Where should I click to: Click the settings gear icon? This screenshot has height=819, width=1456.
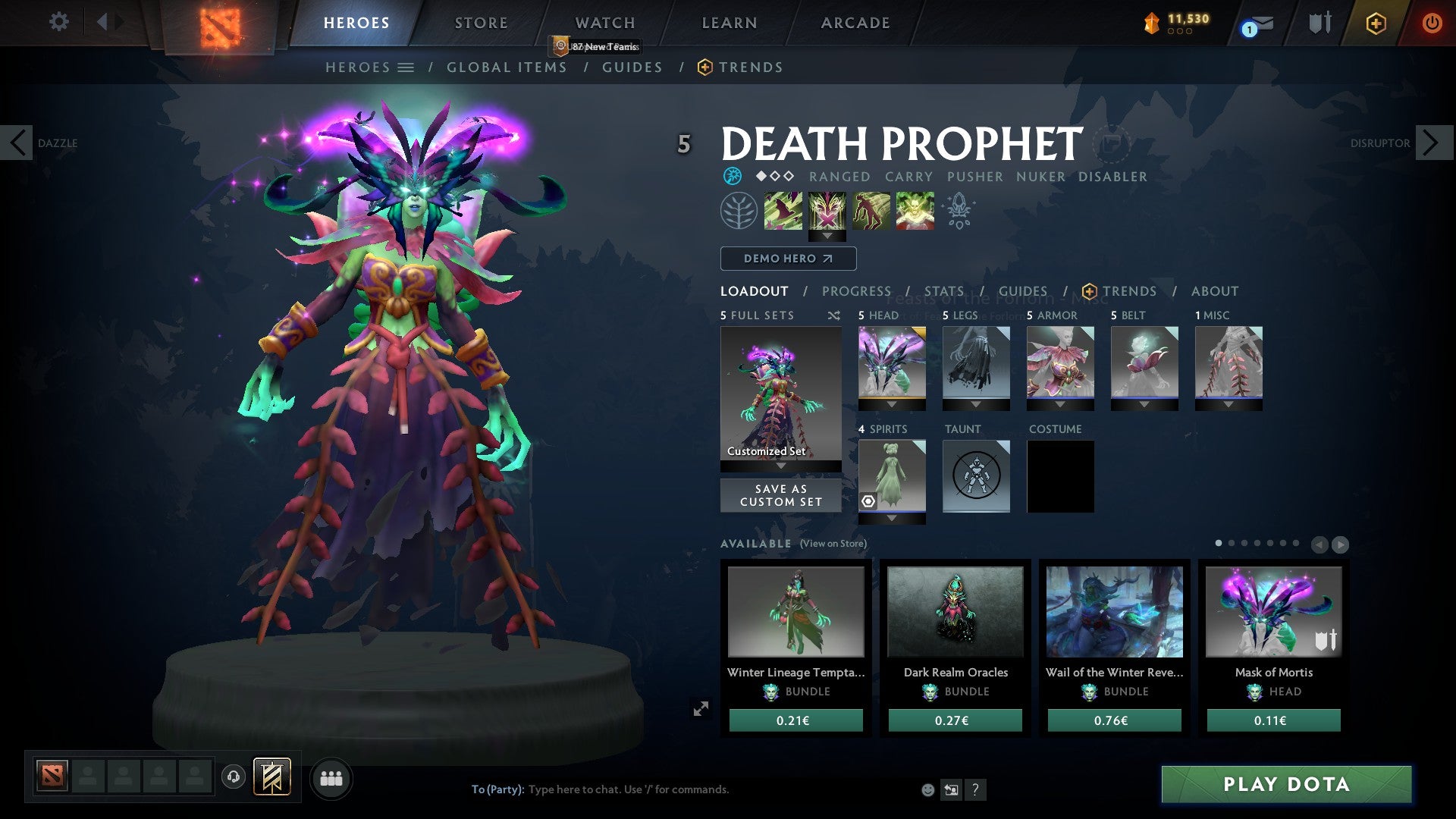tap(58, 22)
